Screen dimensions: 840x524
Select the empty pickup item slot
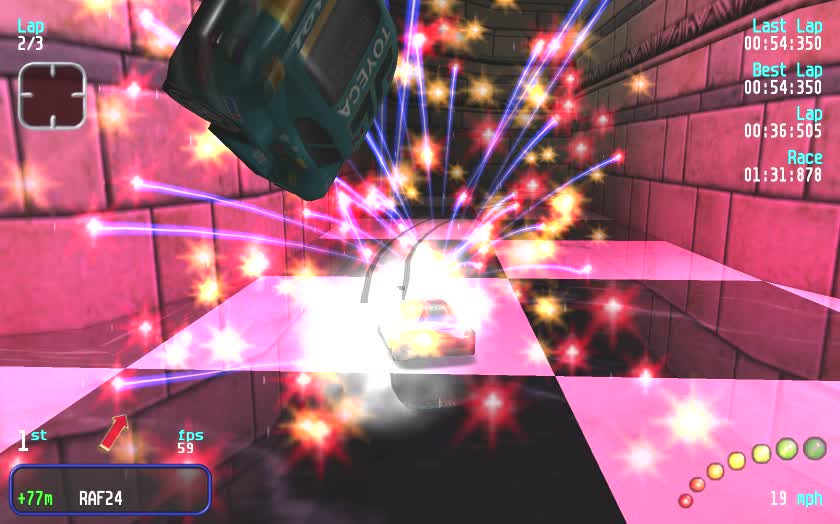tap(52, 95)
